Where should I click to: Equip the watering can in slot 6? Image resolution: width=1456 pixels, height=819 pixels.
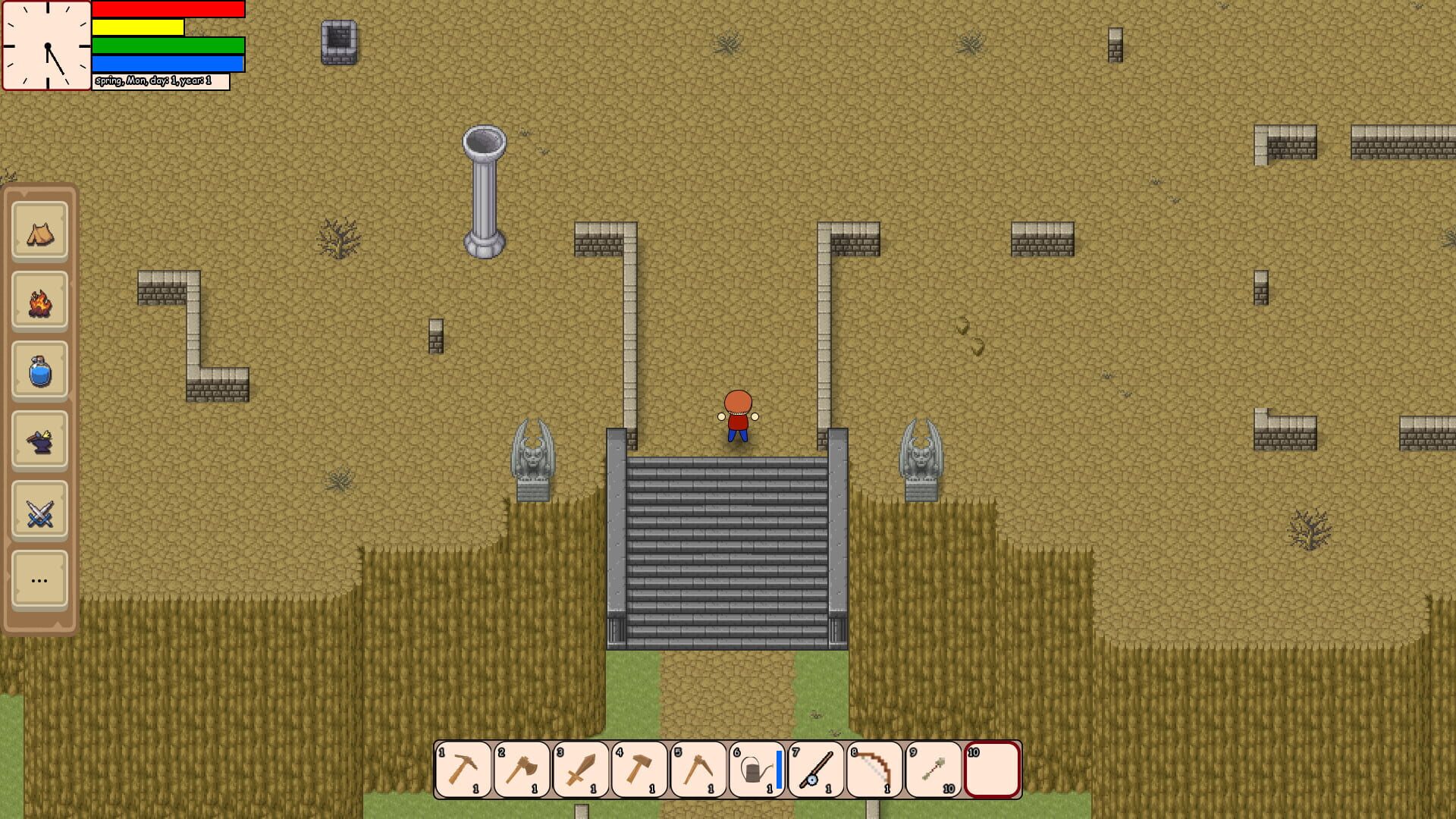[755, 770]
